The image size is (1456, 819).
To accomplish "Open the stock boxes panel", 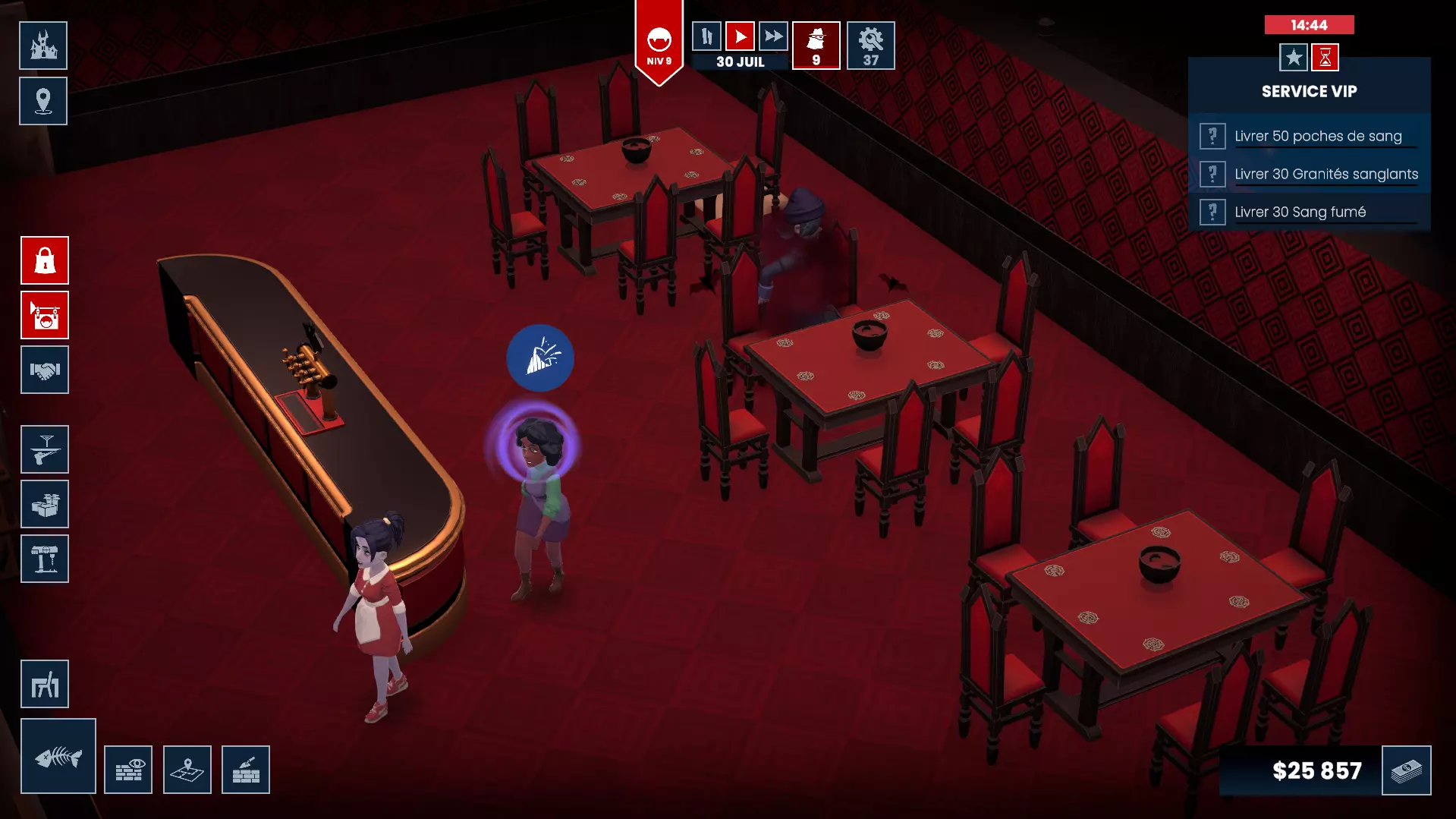I will [x=45, y=504].
